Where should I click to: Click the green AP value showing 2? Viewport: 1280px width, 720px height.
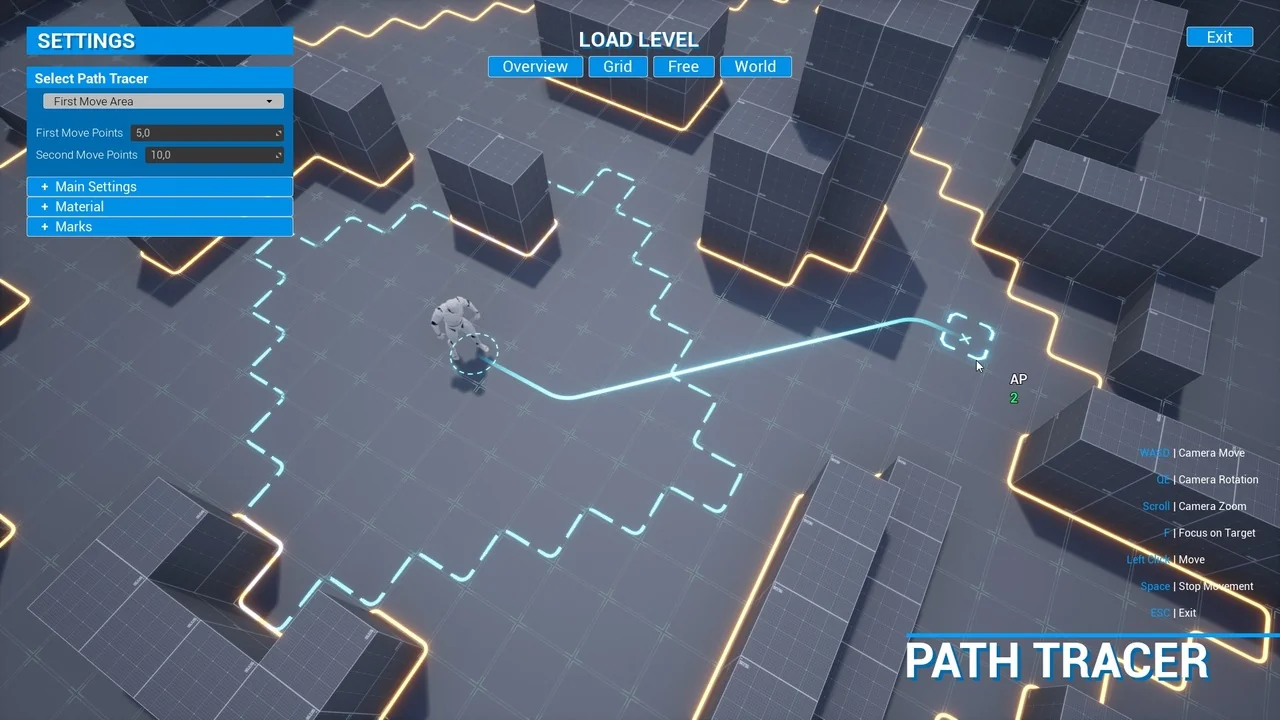[1014, 398]
